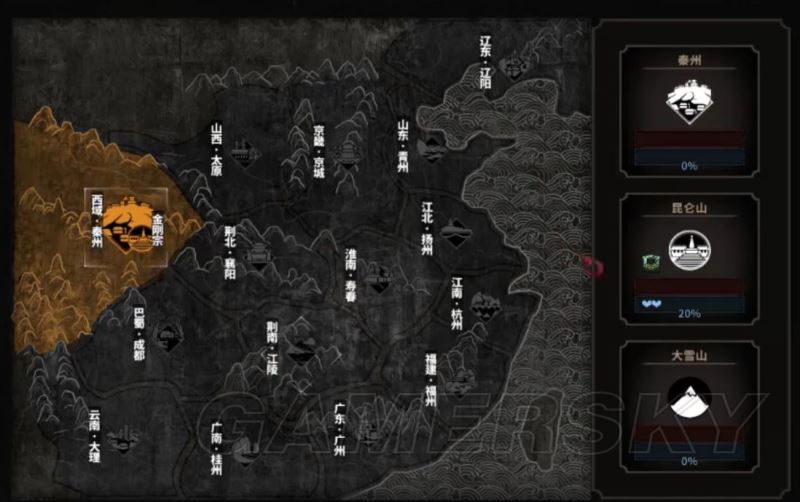Select the highlighted 西域·秦州 marker

127,226
